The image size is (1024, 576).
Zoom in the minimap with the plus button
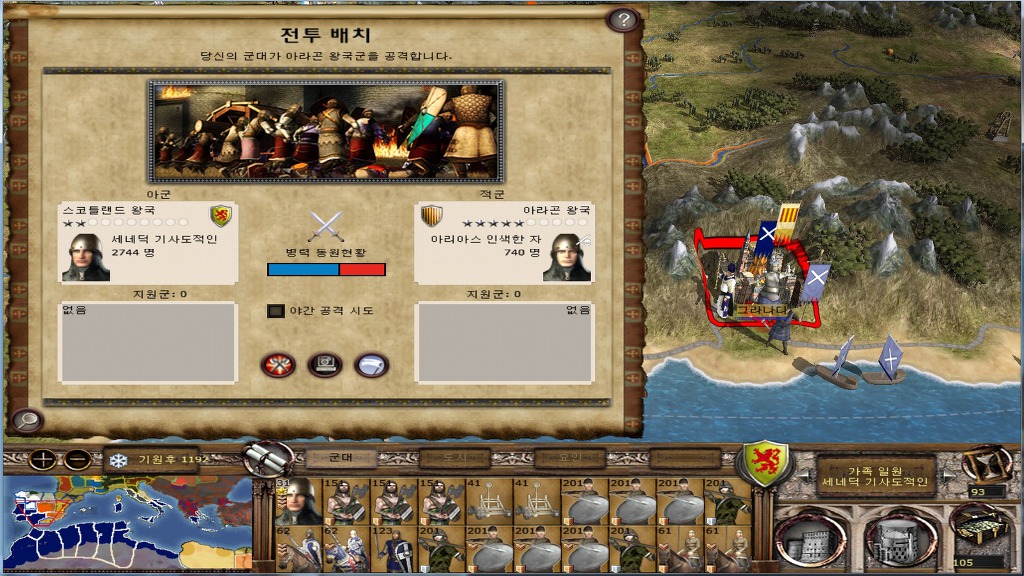click(43, 461)
